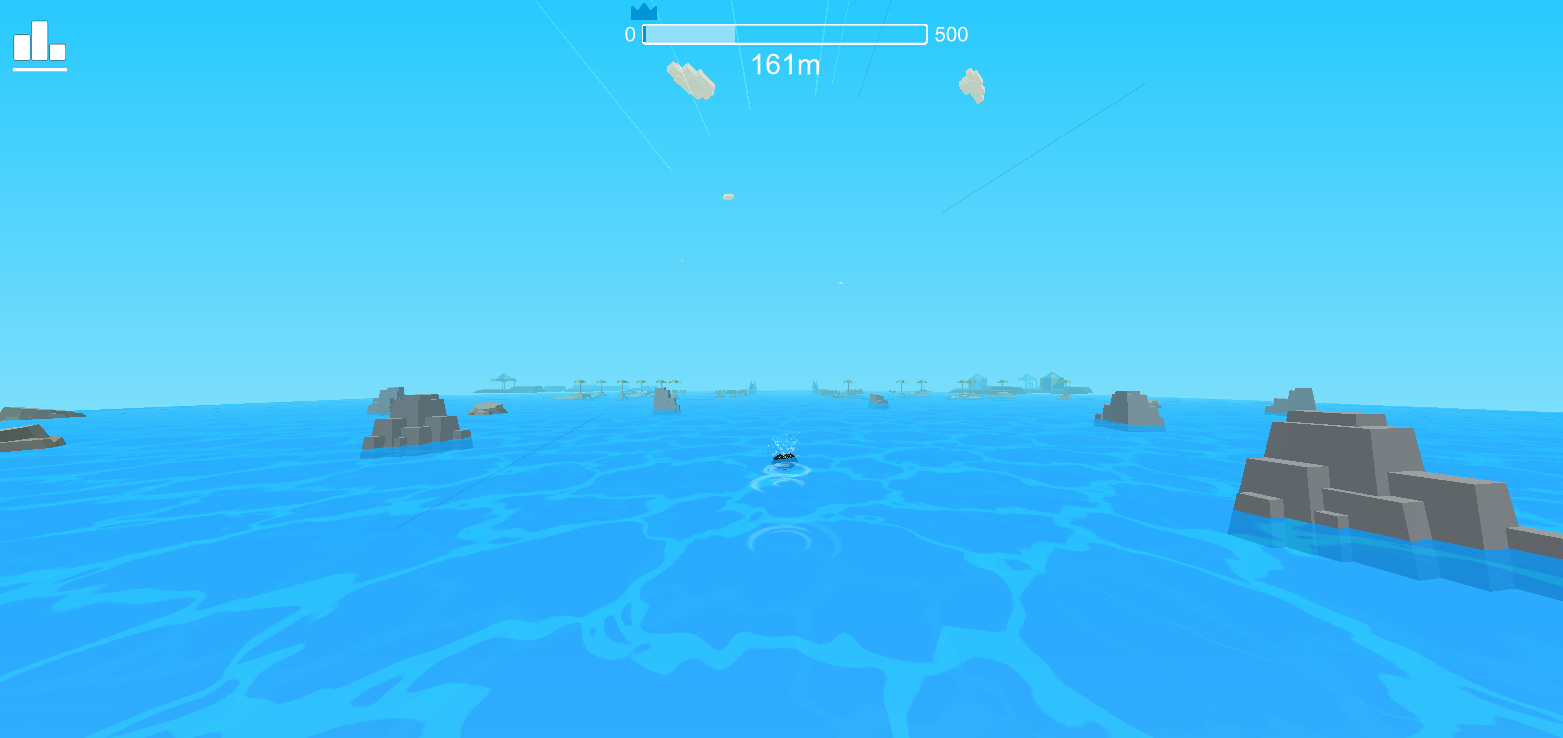Click the small floating debris in the sky
This screenshot has width=1563, height=738.
tap(726, 197)
